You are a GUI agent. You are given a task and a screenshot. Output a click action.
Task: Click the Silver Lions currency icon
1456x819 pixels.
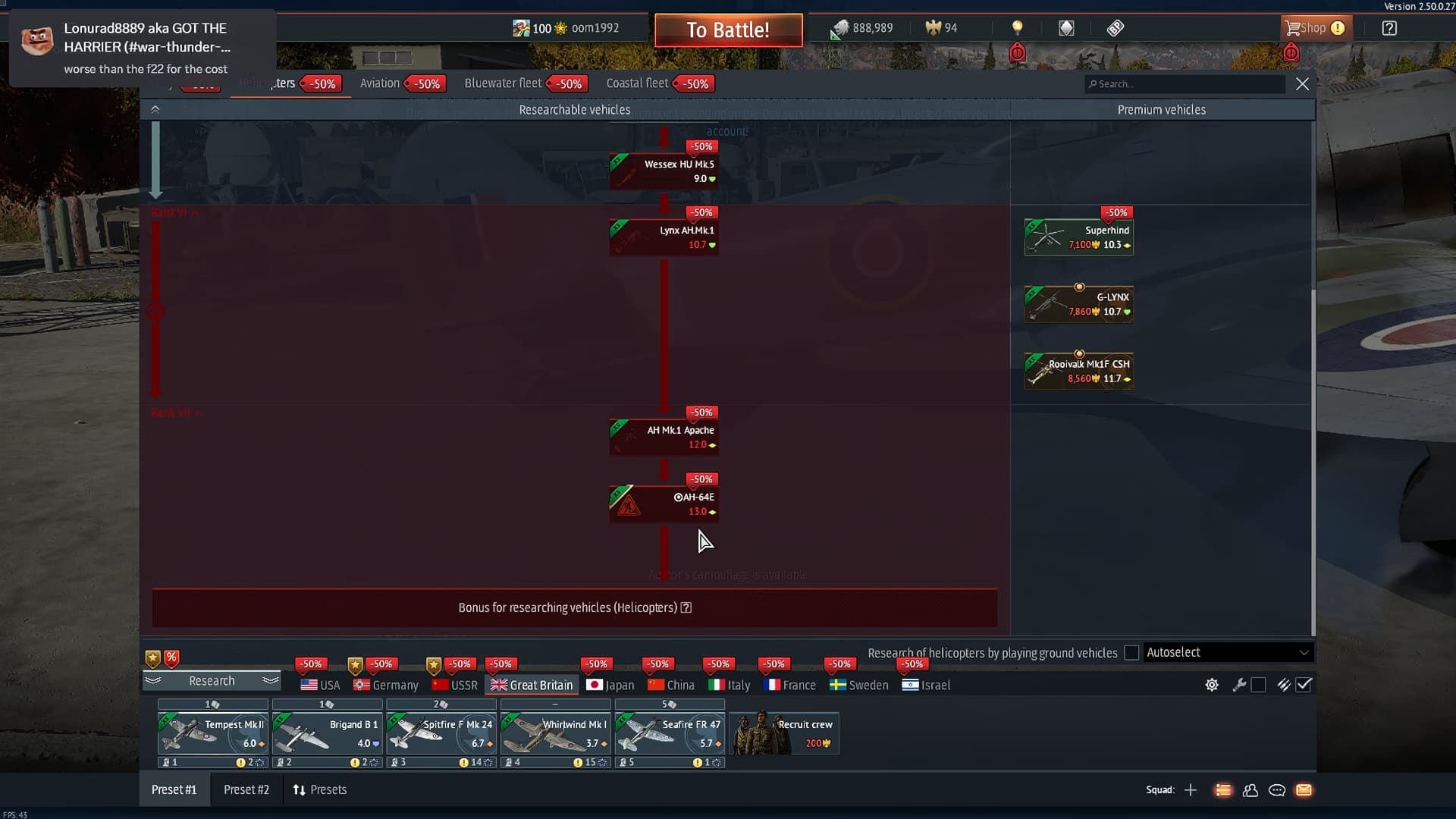[x=838, y=27]
